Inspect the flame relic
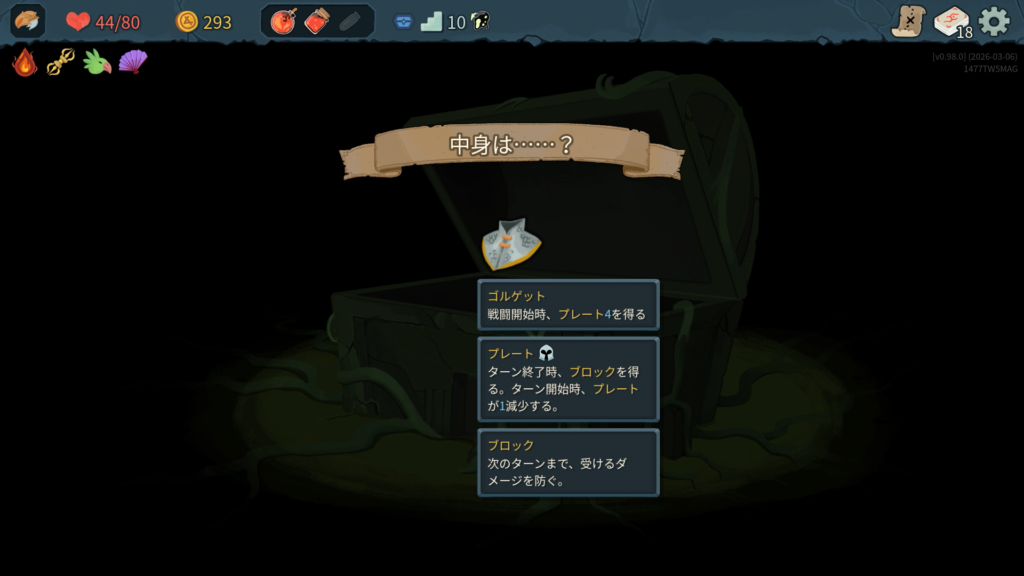This screenshot has height=576, width=1024. point(25,62)
